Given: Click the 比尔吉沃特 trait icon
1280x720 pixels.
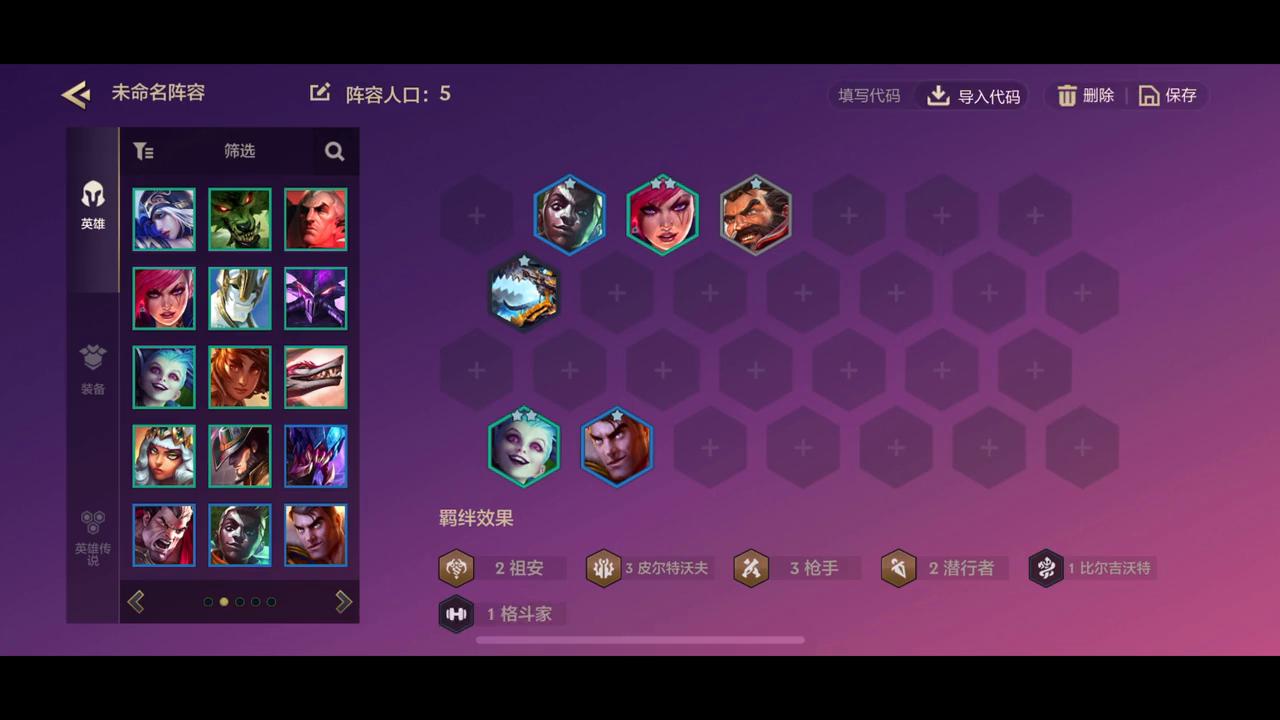Looking at the screenshot, I should 1046,568.
